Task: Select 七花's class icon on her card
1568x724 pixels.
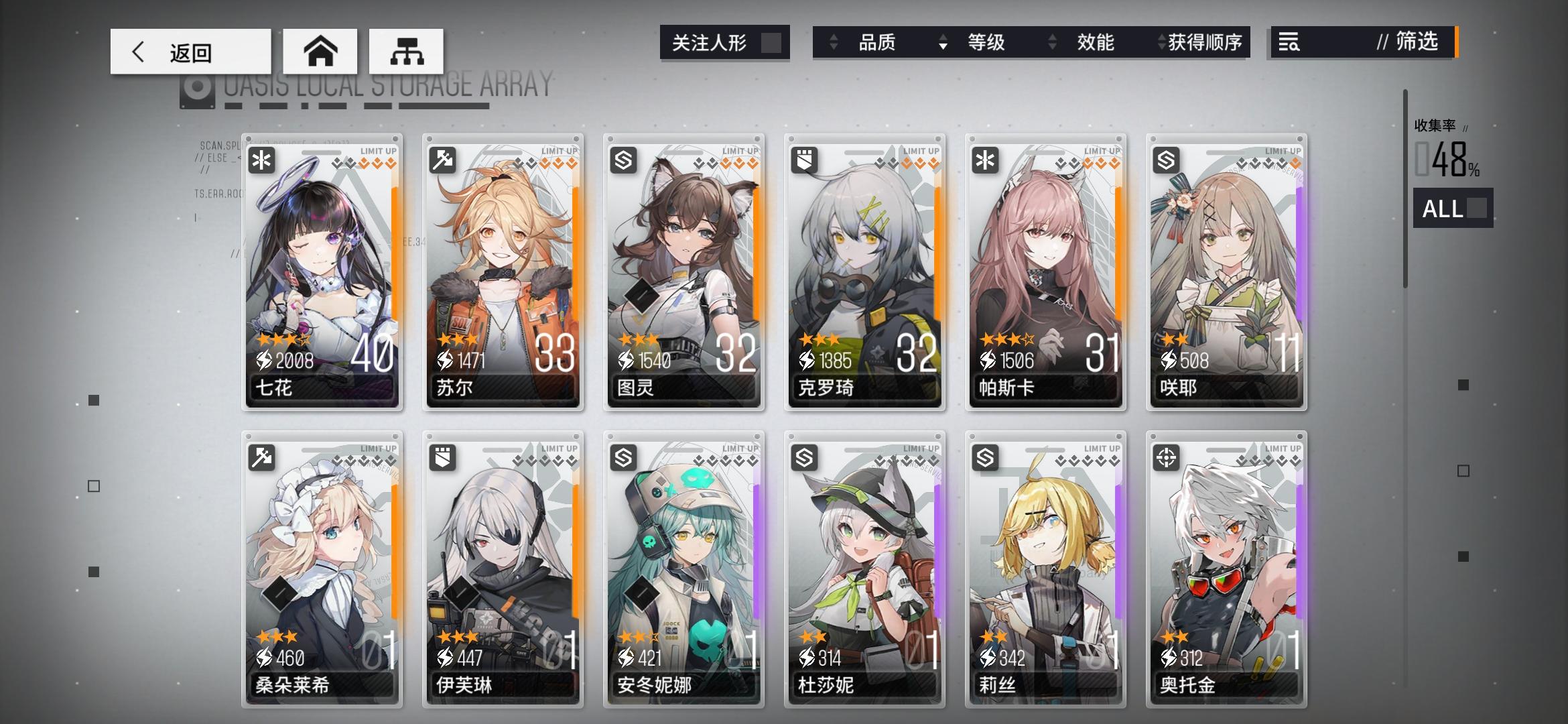Action: [x=261, y=159]
